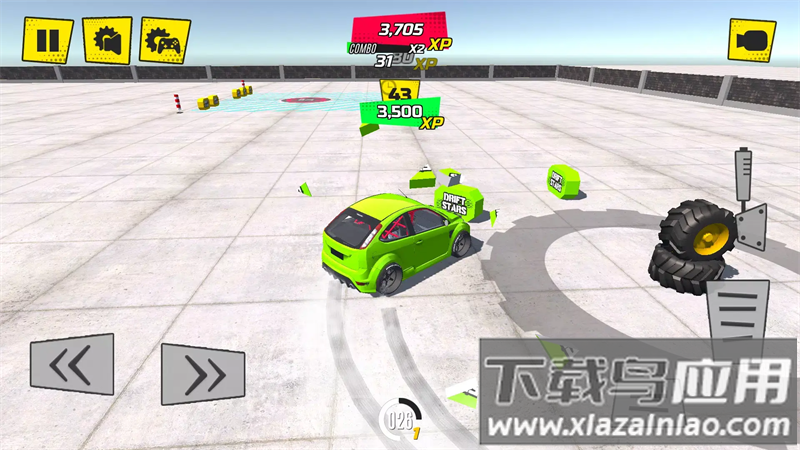The height and width of the screenshot is (450, 800).
Task: Steer right with the right arrow button
Action: (x=203, y=374)
